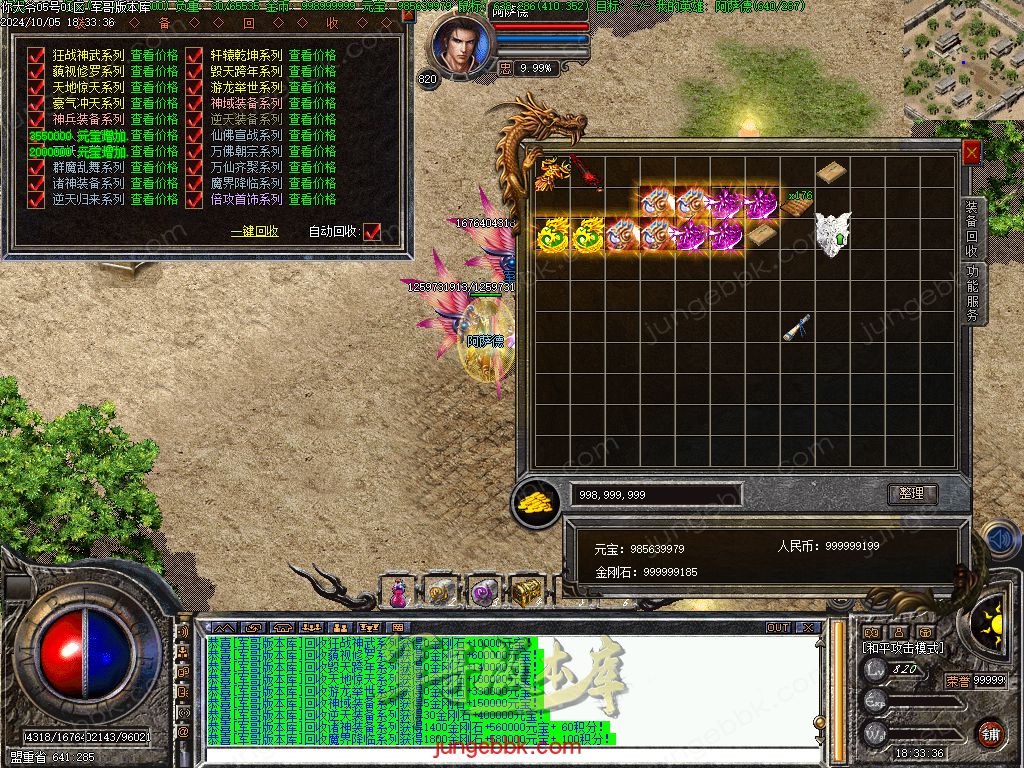This screenshot has width=1024, height=768.
Task: Show price of 倍攻首饰系列
Action: [x=312, y=200]
